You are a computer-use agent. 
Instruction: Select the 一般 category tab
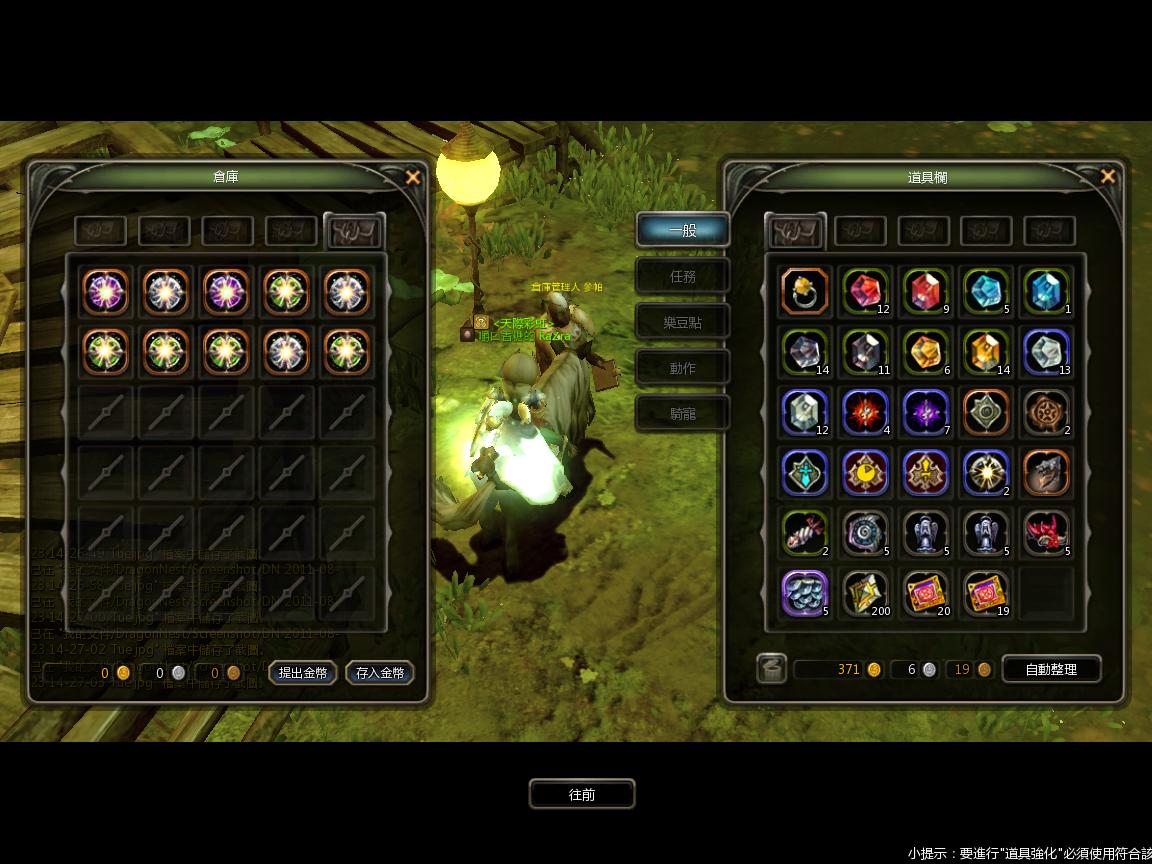tap(682, 231)
